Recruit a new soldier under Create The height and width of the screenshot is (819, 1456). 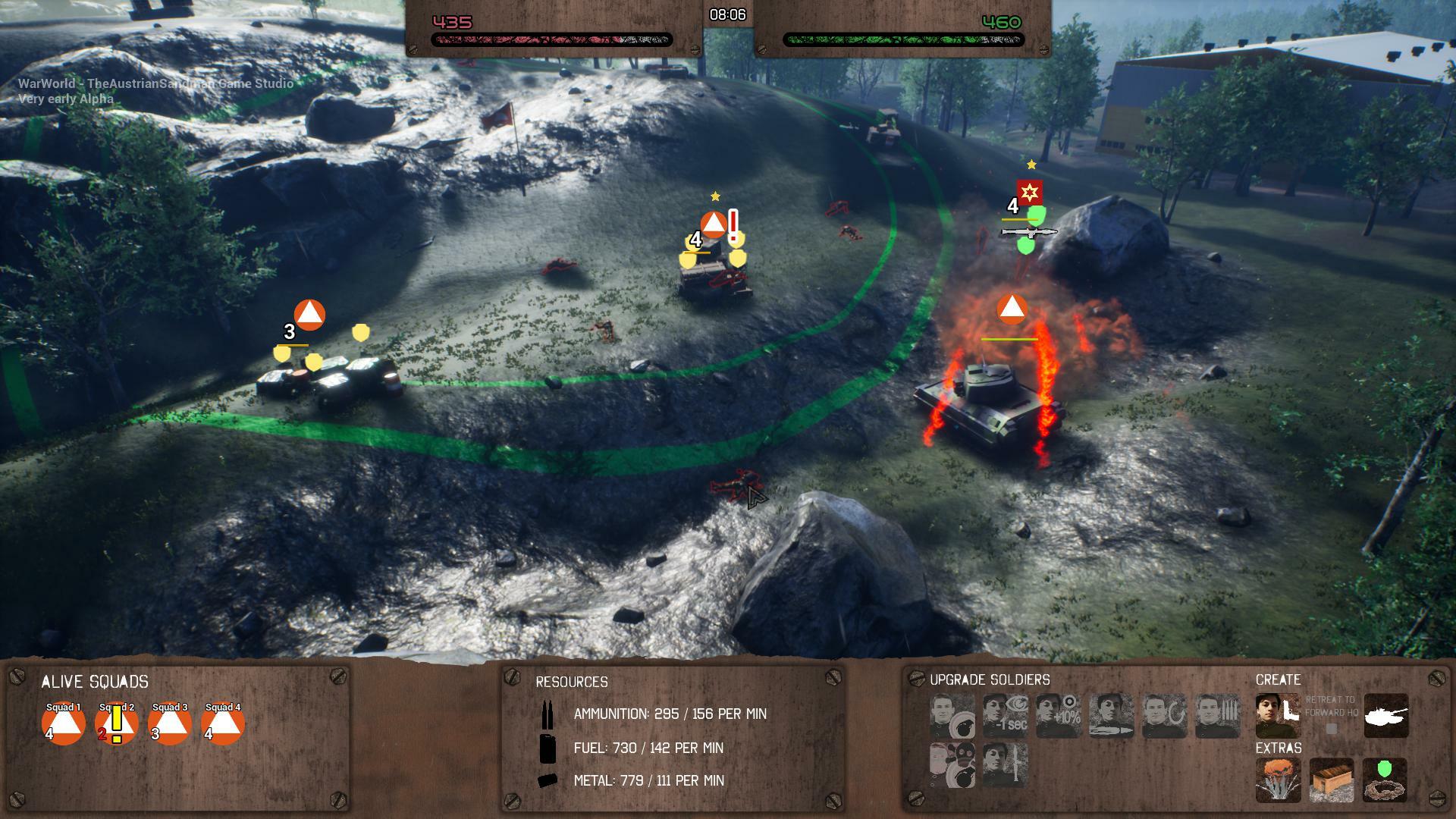tap(1277, 717)
